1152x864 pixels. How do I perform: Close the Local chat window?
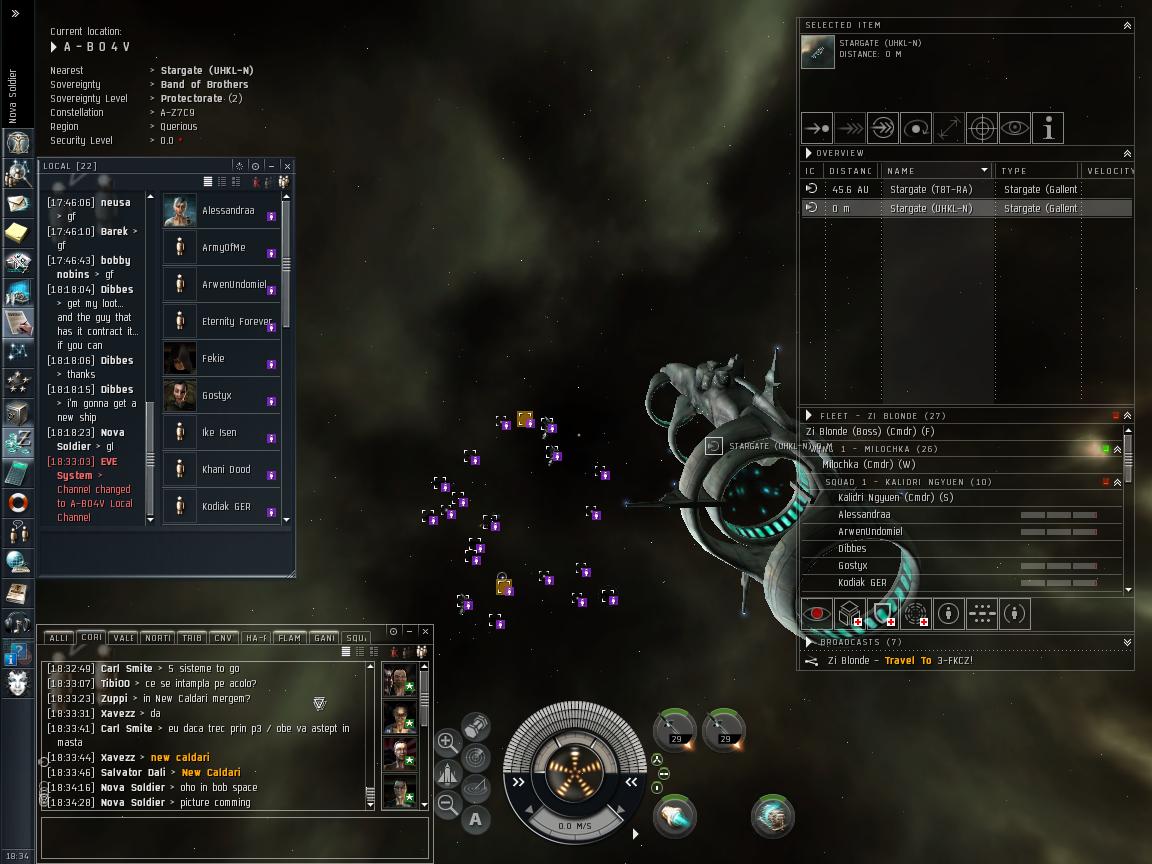tap(287, 166)
